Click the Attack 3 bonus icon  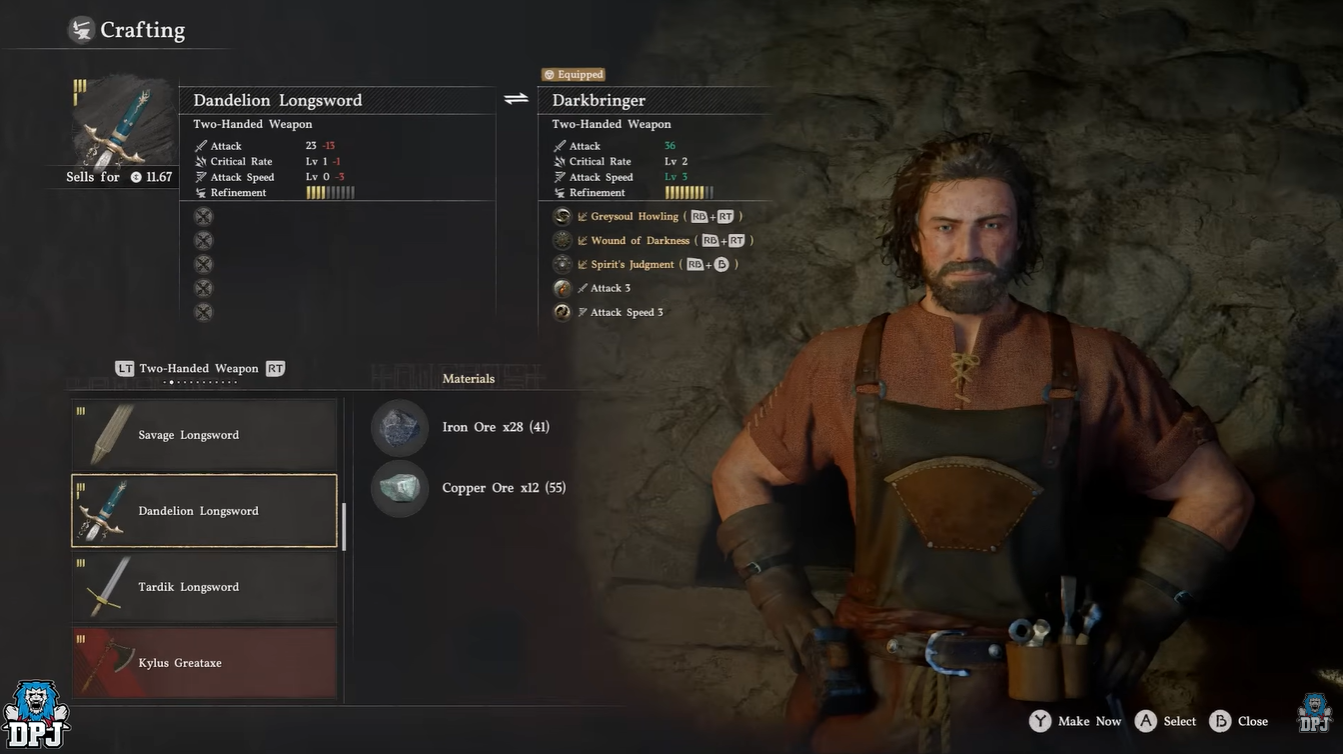tap(562, 288)
